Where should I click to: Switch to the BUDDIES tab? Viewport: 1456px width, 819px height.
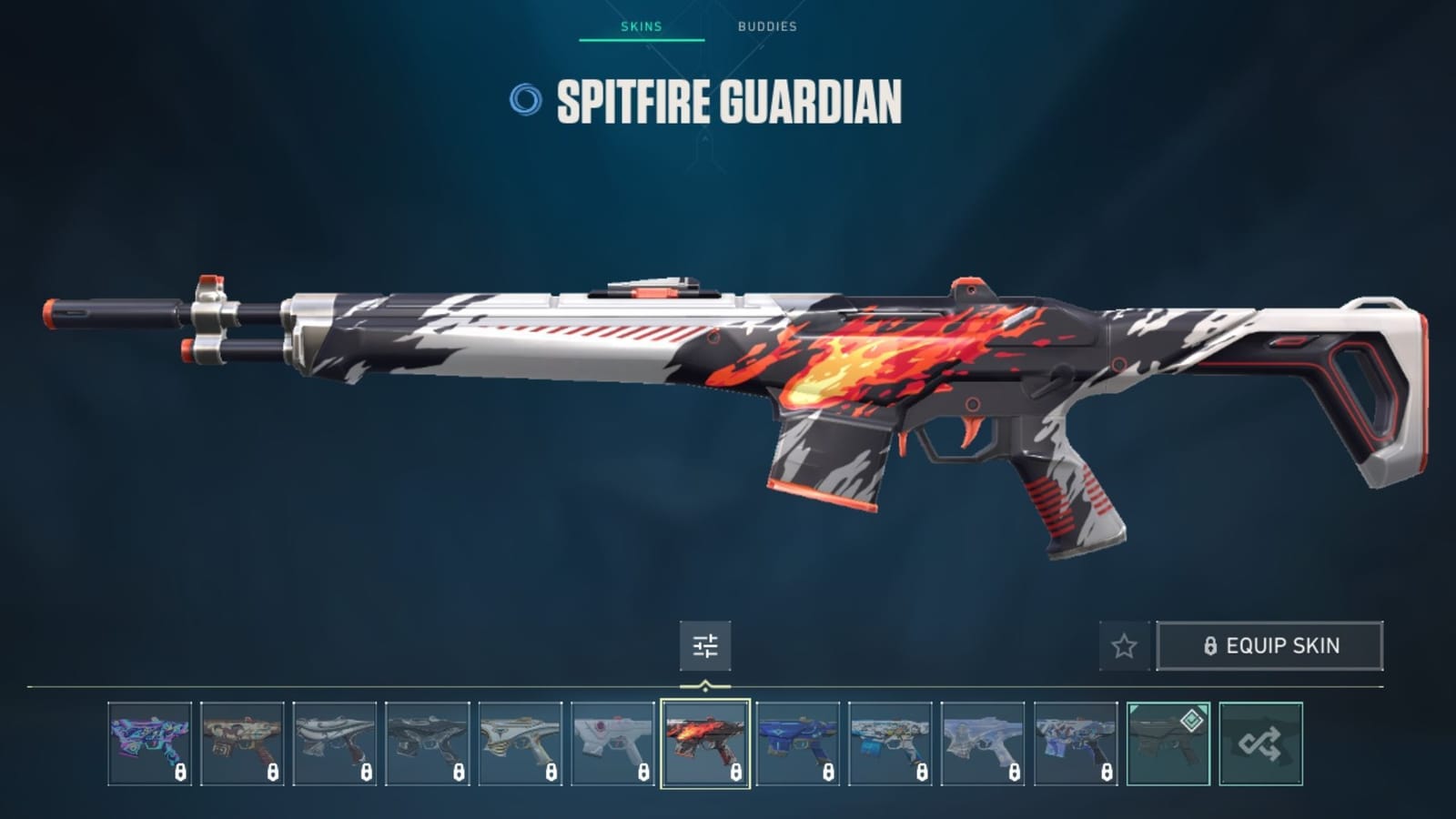tap(764, 27)
